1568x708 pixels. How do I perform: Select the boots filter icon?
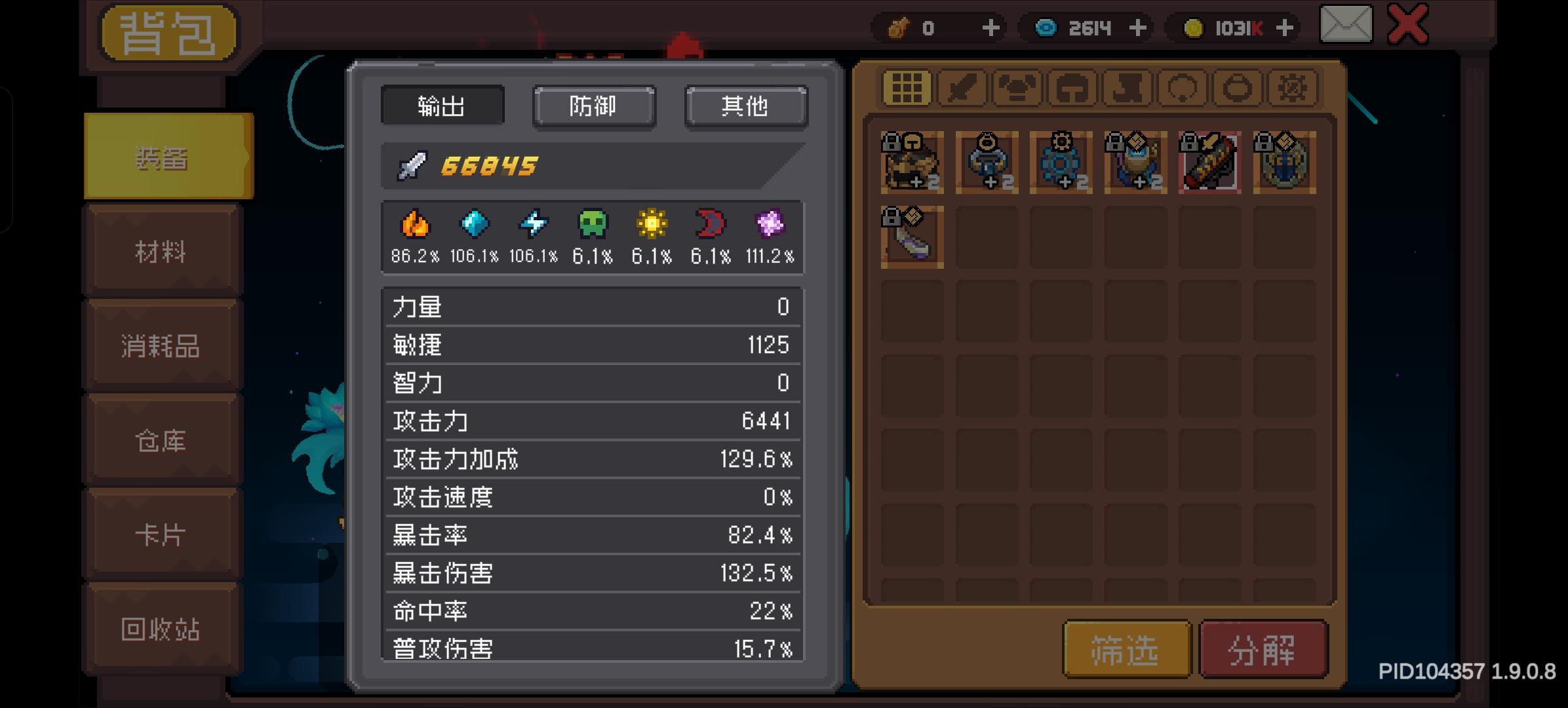[1126, 88]
